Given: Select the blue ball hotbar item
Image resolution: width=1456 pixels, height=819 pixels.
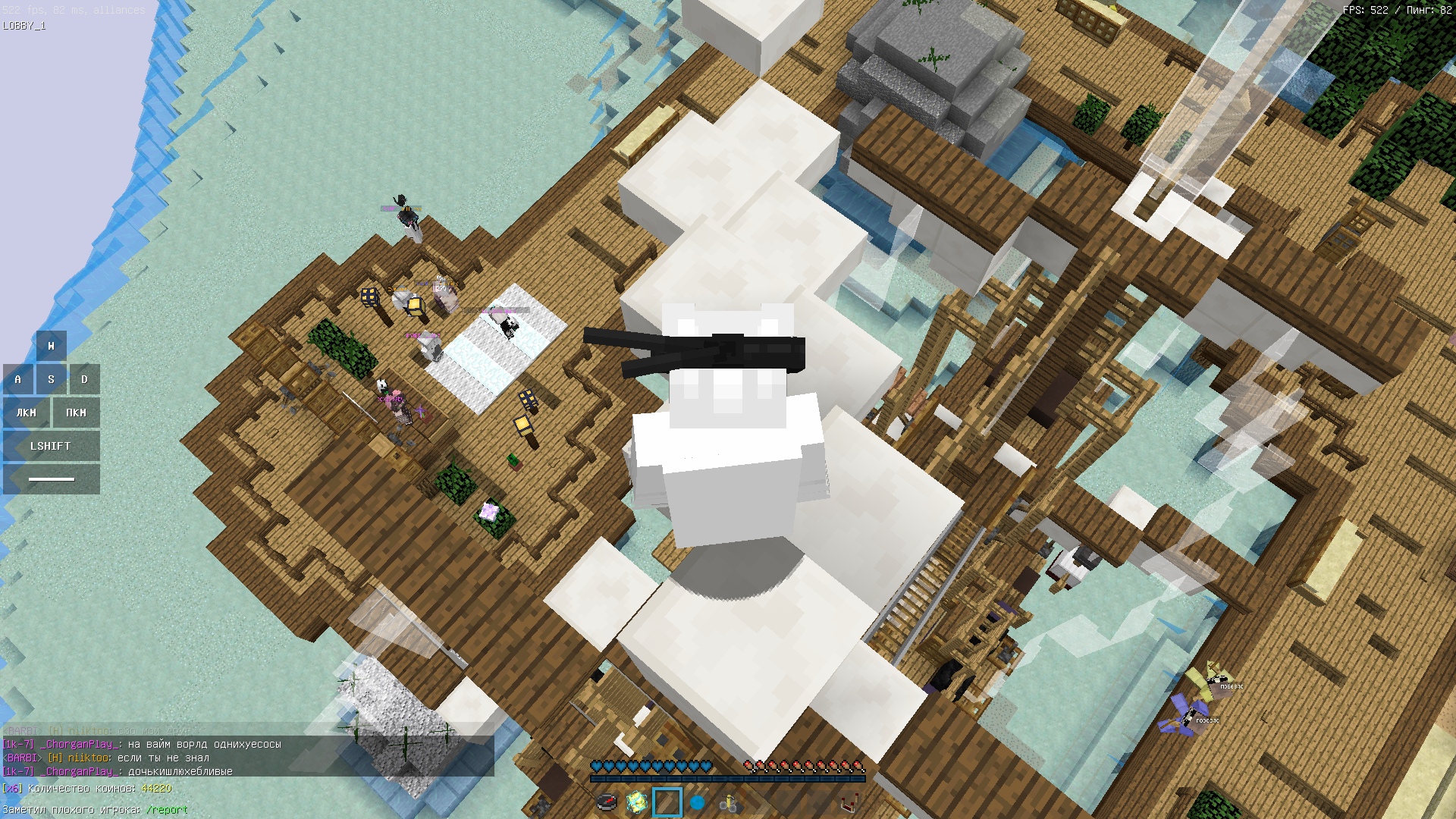Looking at the screenshot, I should [x=698, y=802].
